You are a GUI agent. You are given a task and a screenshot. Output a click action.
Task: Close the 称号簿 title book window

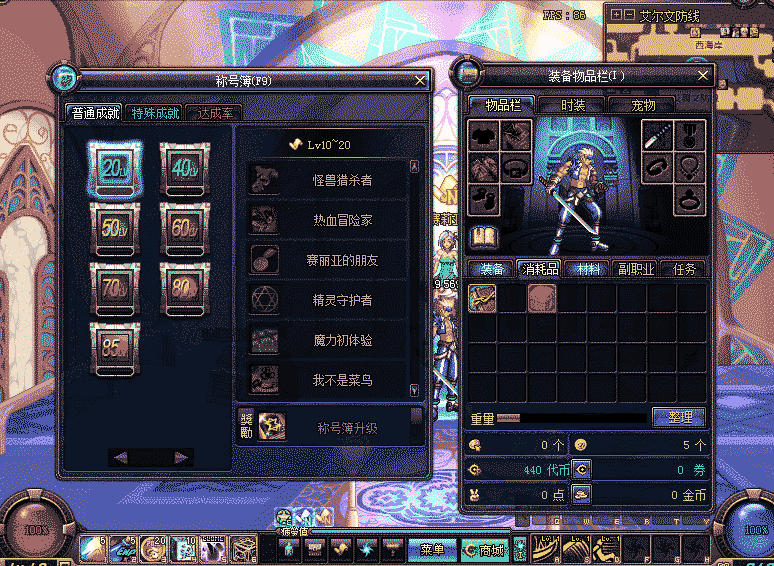(x=421, y=79)
